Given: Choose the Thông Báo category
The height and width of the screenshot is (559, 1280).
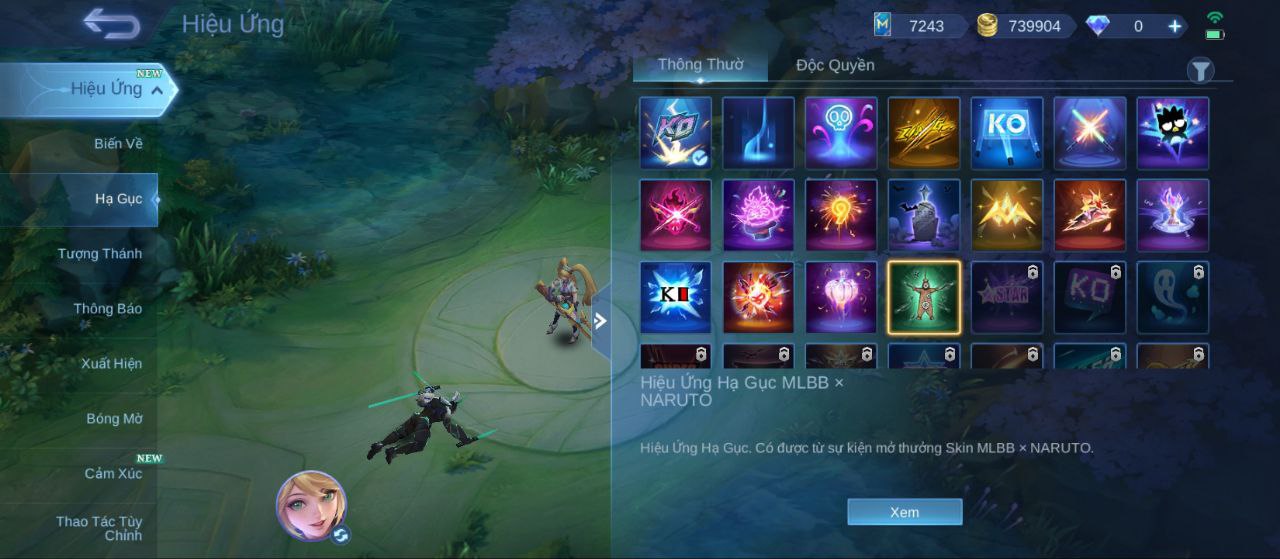Looking at the screenshot, I should 107,309.
